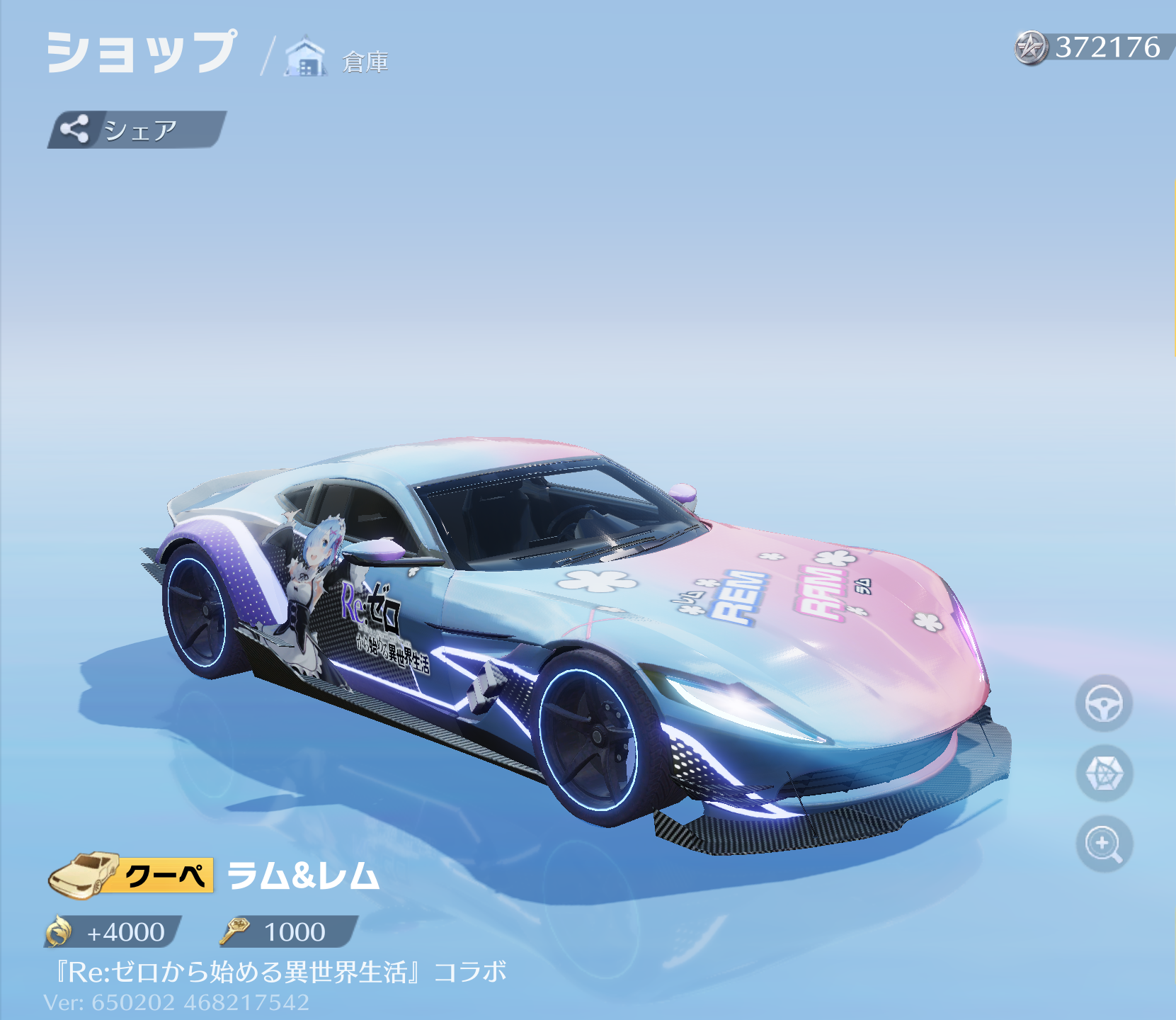The width and height of the screenshot is (1176, 1020).
Task: Click the silver token currency icon
Action: (x=1030, y=48)
